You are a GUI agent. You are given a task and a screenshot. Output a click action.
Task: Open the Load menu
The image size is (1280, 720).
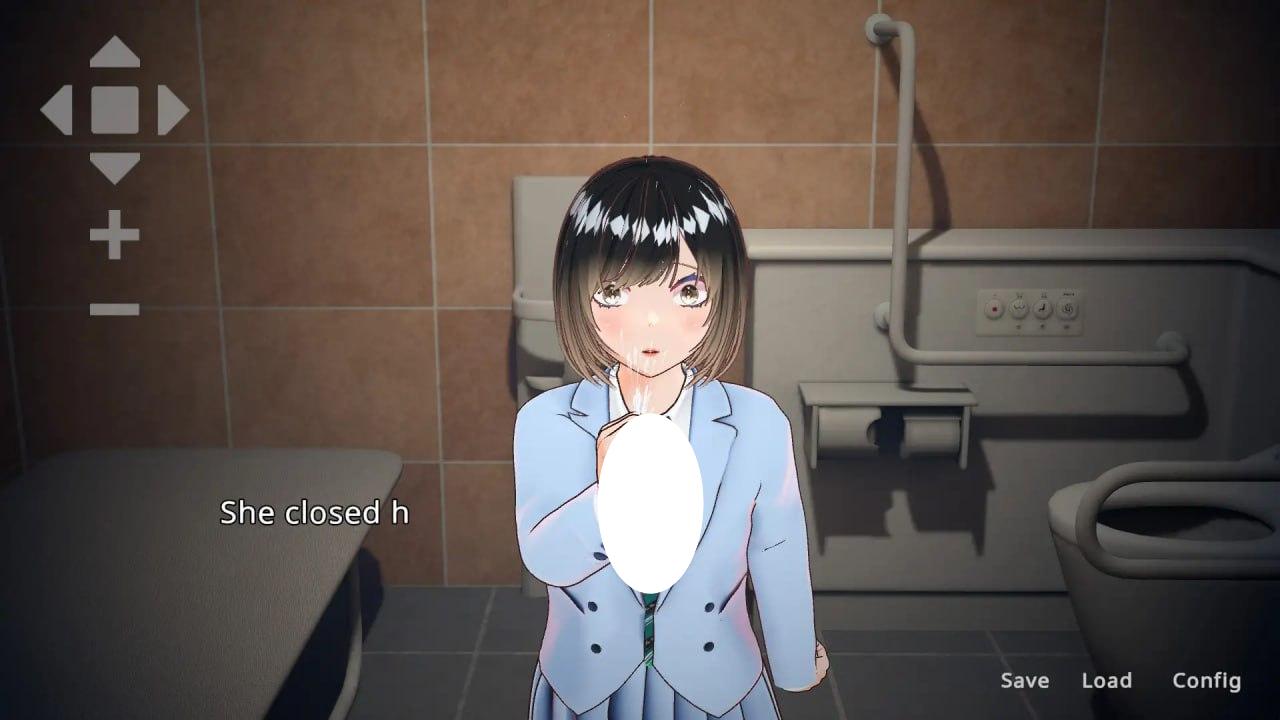pyautogui.click(x=1107, y=681)
